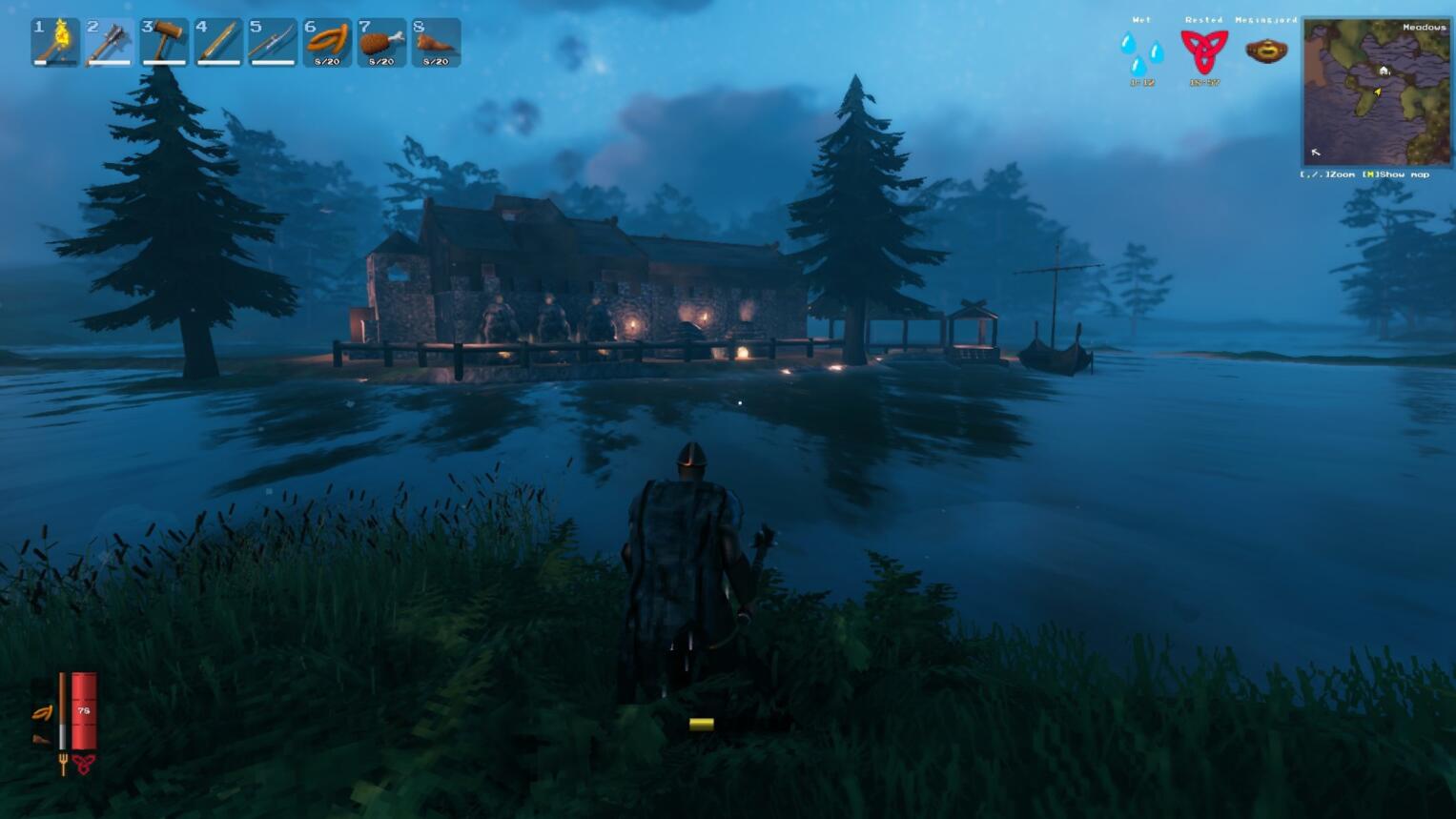Choose the wooden hammer hotbar slot
Viewport: 1456px width, 819px height.
tap(164, 42)
